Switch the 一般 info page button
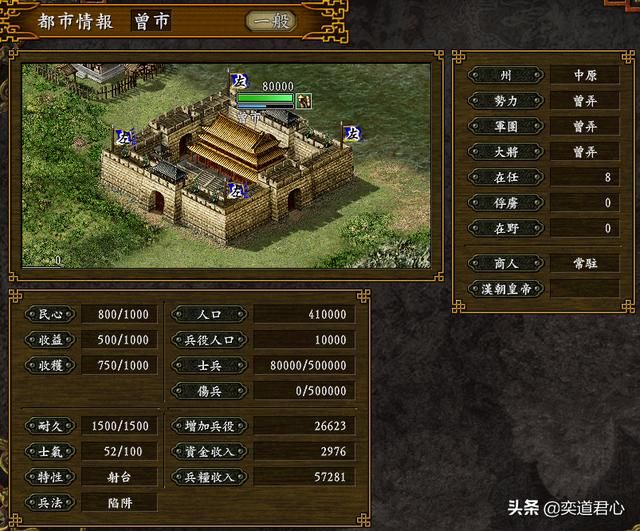The height and width of the screenshot is (531, 640). click(271, 21)
